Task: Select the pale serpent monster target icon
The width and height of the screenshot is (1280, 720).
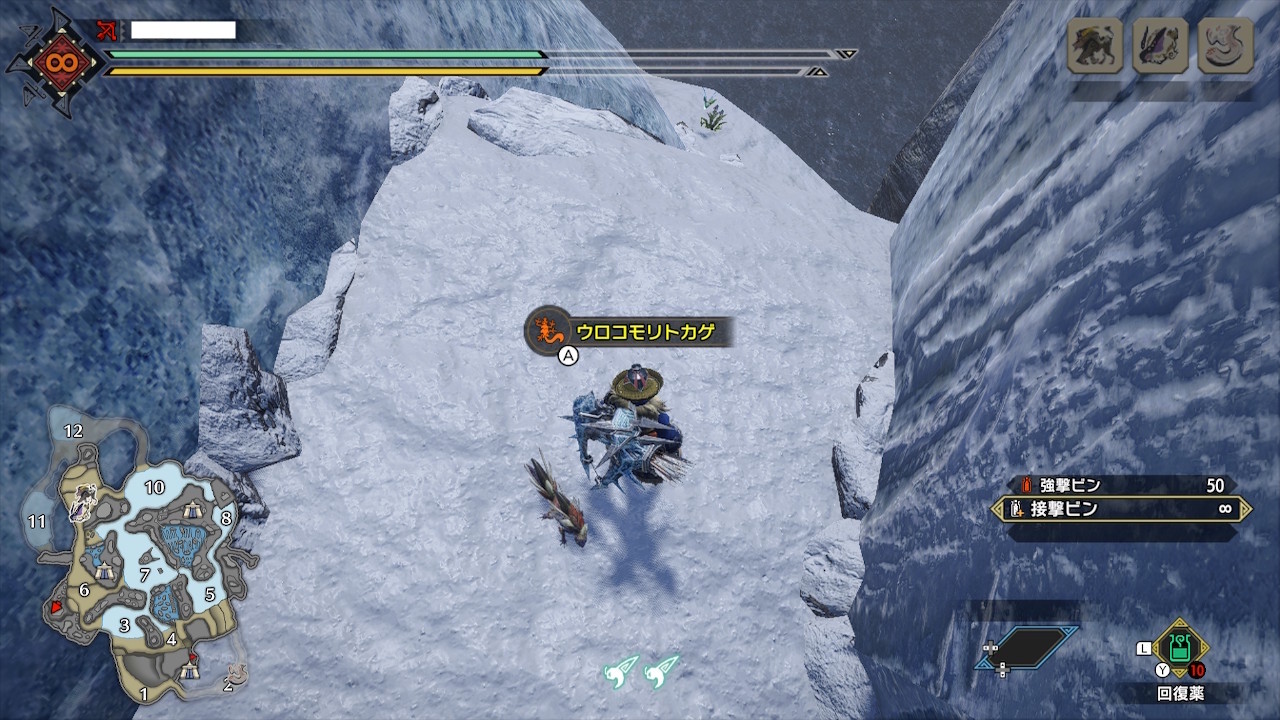Action: [x=1225, y=45]
